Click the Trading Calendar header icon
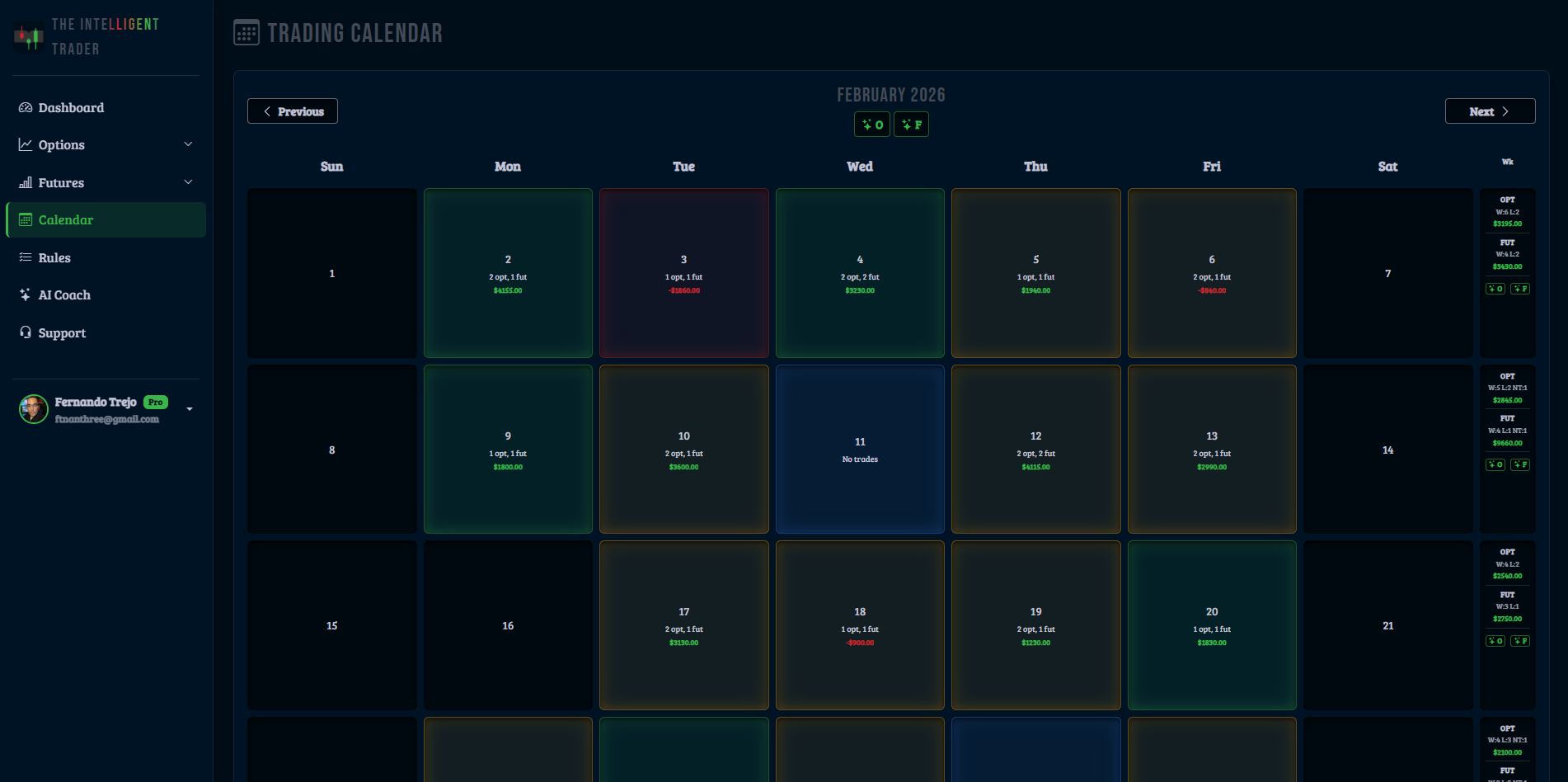 (x=246, y=33)
